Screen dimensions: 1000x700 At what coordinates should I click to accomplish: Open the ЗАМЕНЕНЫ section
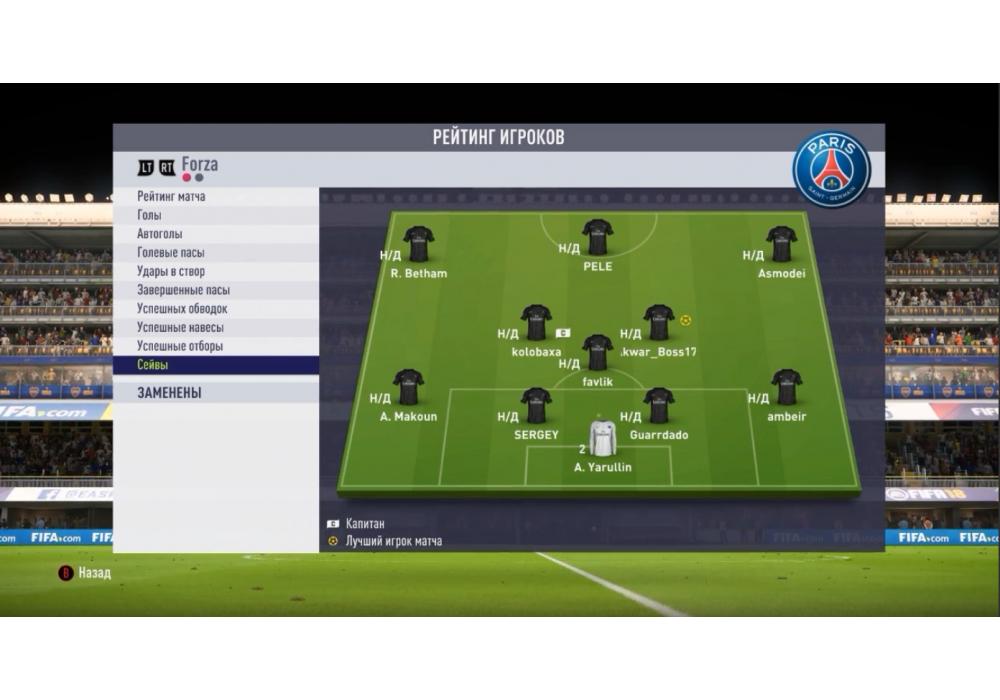click(x=169, y=393)
